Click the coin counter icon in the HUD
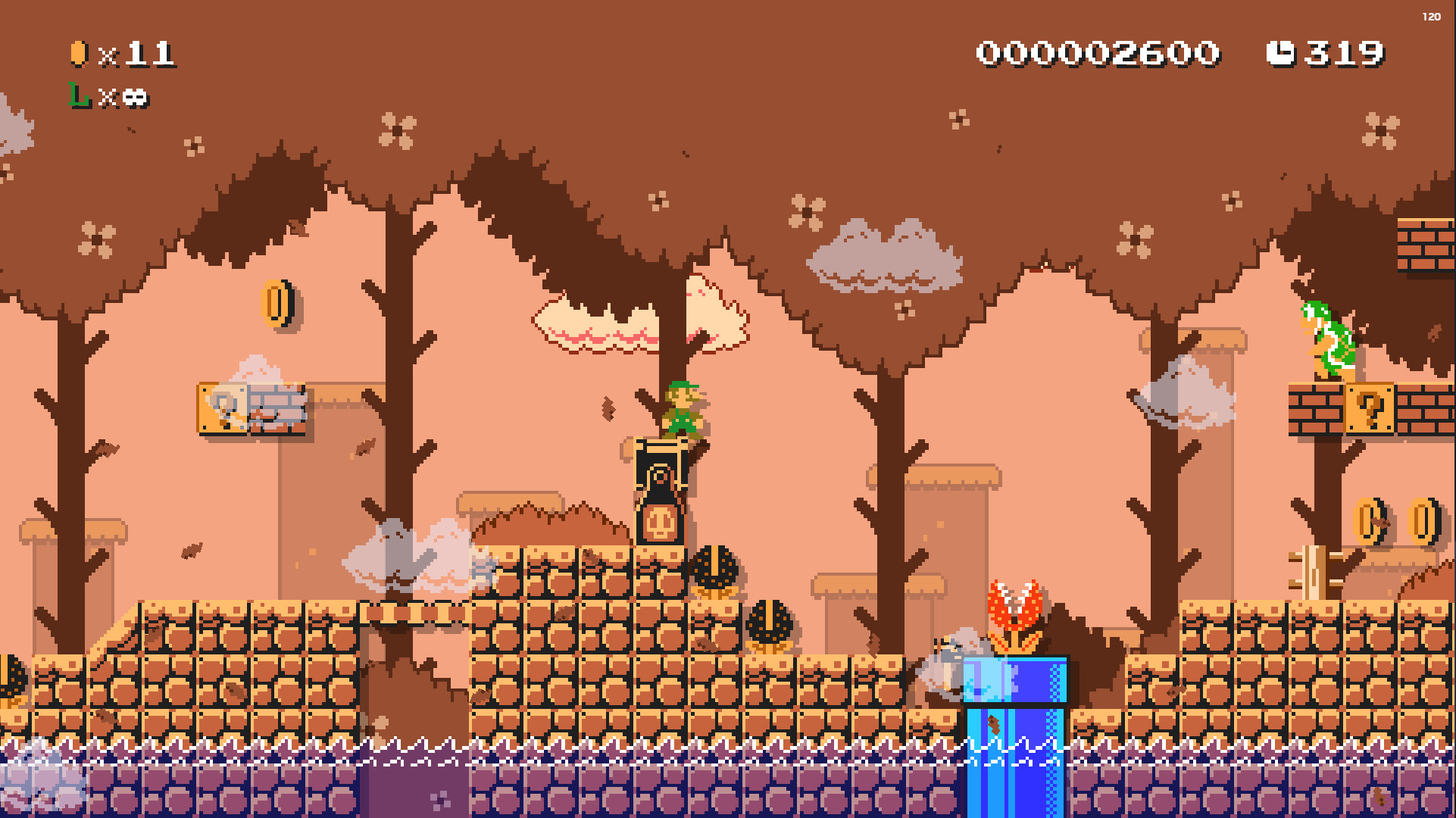Screen dimensions: 1456x818 pos(78,53)
